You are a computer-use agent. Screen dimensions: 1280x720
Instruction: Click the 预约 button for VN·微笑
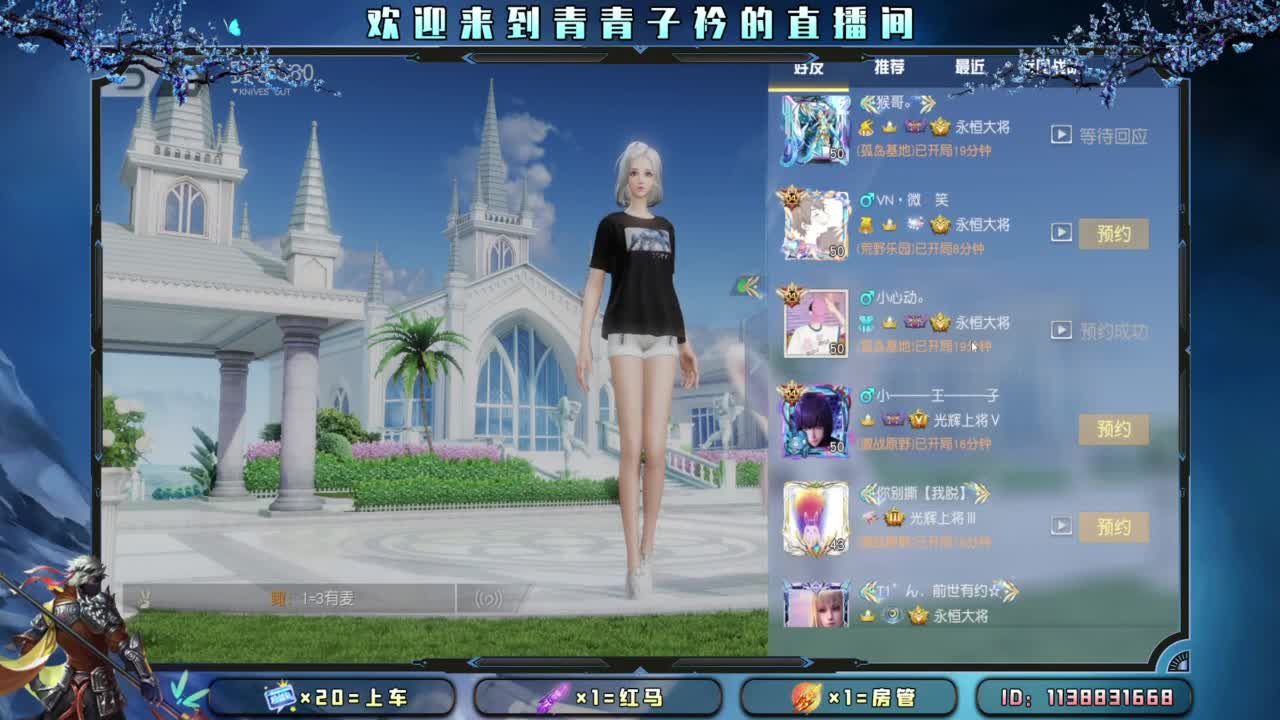point(1113,233)
